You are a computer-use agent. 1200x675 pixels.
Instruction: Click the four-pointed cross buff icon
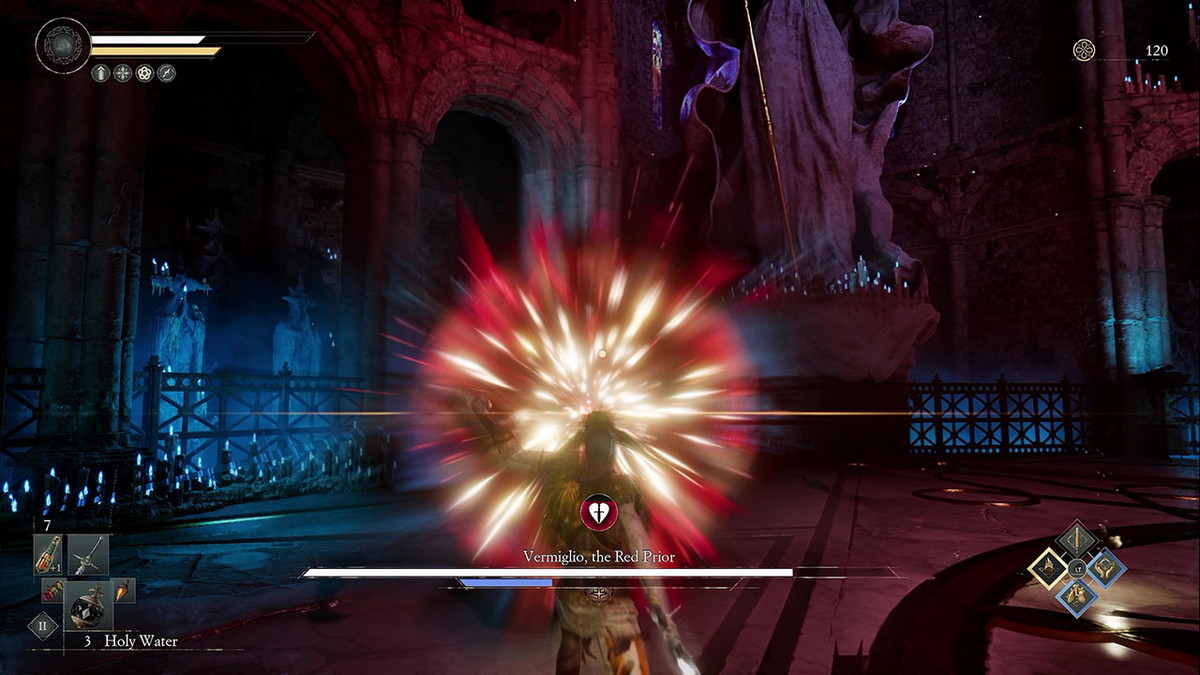point(123,73)
